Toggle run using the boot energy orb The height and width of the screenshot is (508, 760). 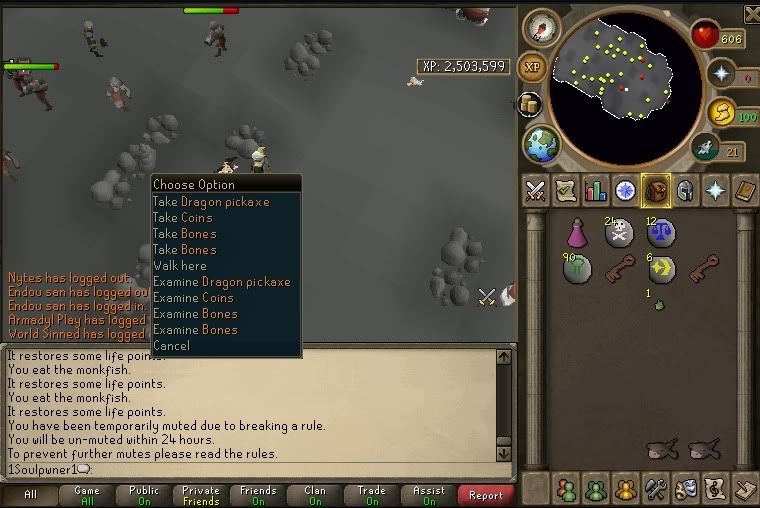704,148
